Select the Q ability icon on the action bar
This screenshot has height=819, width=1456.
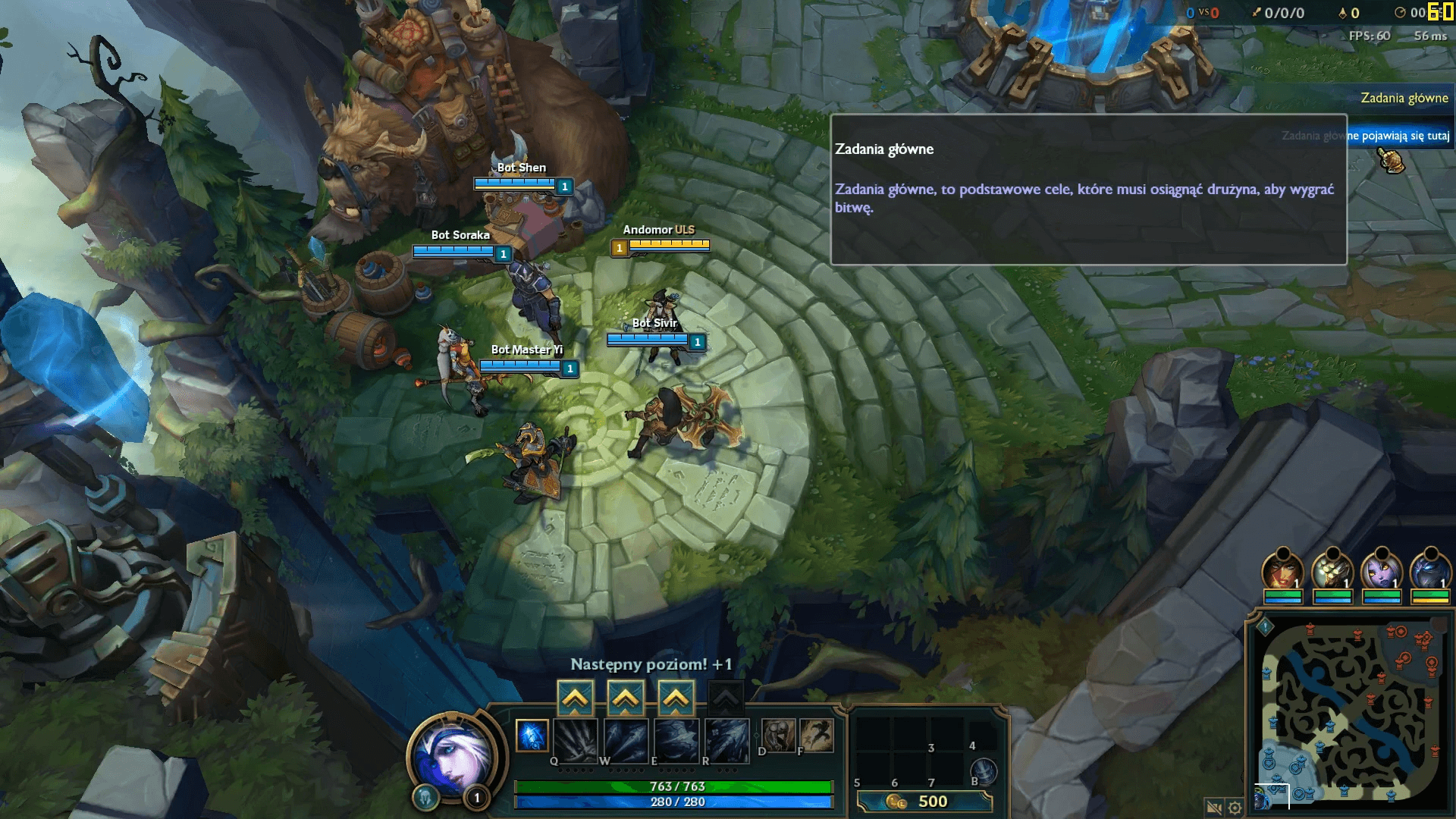coord(576,740)
